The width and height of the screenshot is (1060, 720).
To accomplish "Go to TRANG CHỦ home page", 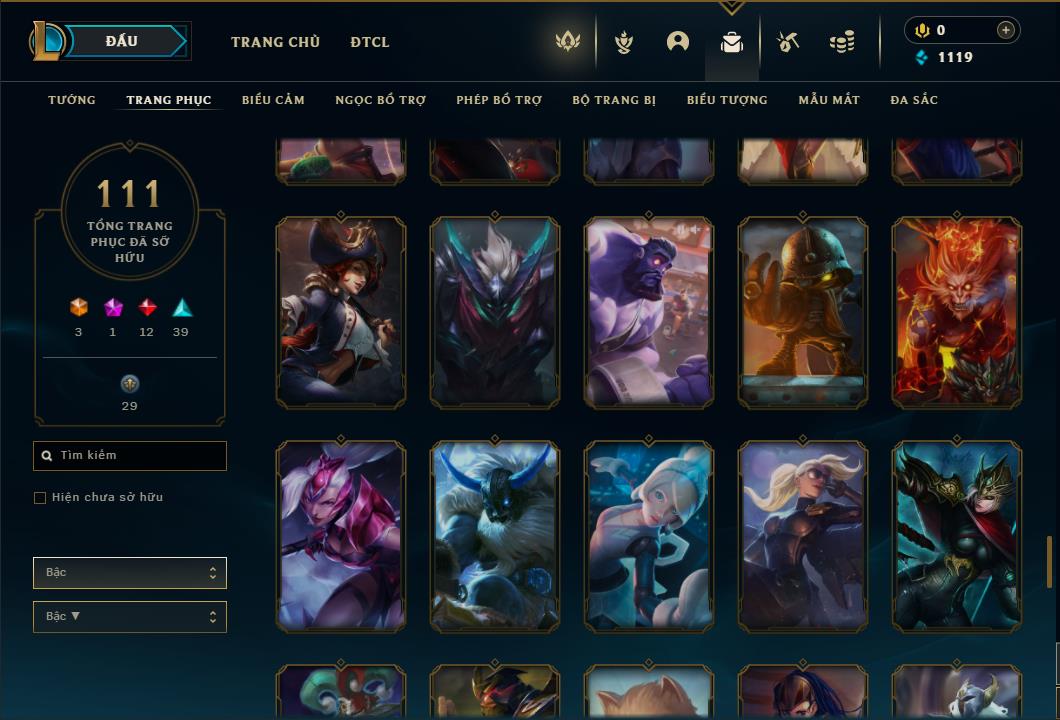I will [275, 42].
